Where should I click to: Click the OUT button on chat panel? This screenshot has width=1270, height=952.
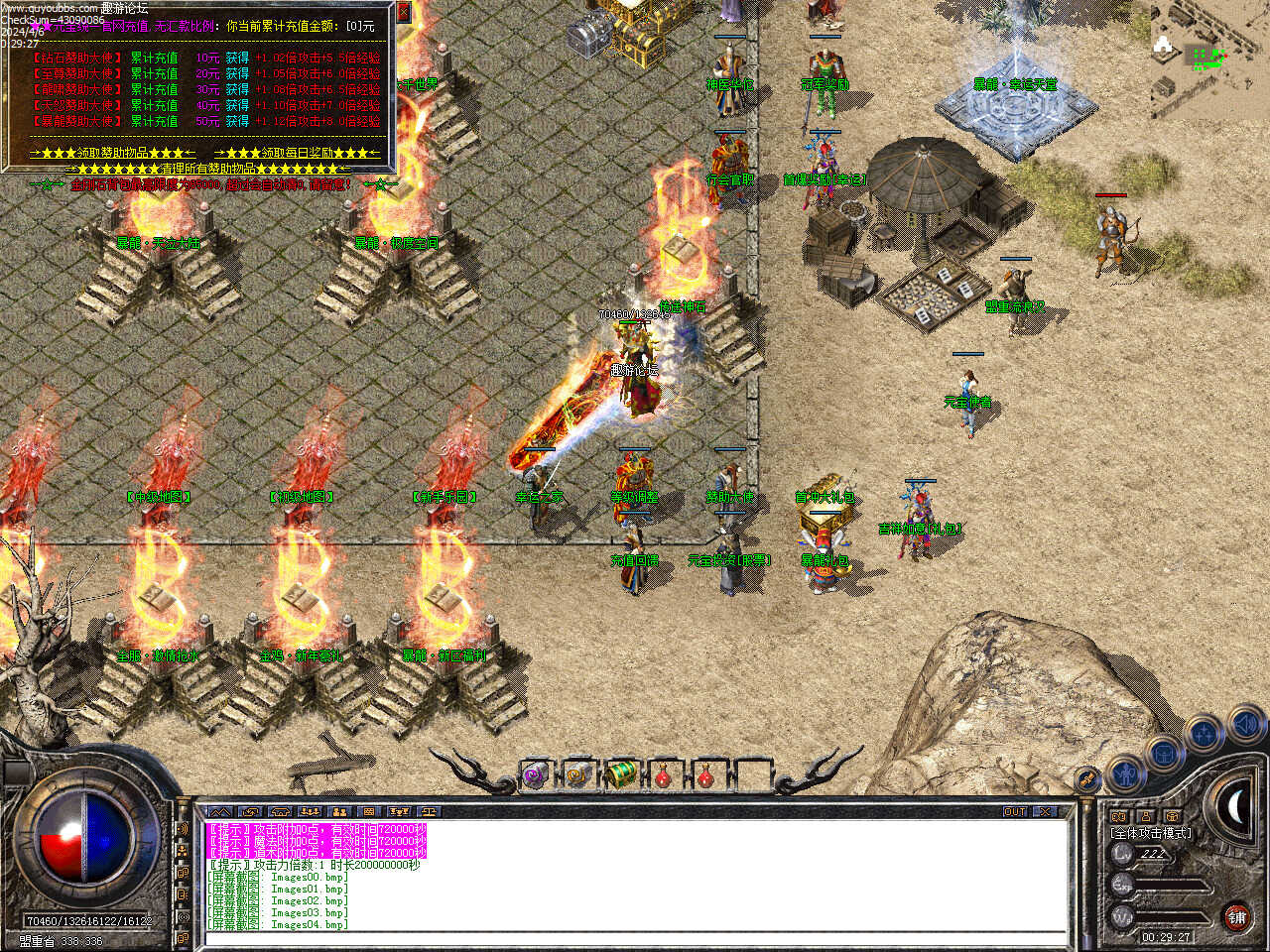click(x=1015, y=811)
